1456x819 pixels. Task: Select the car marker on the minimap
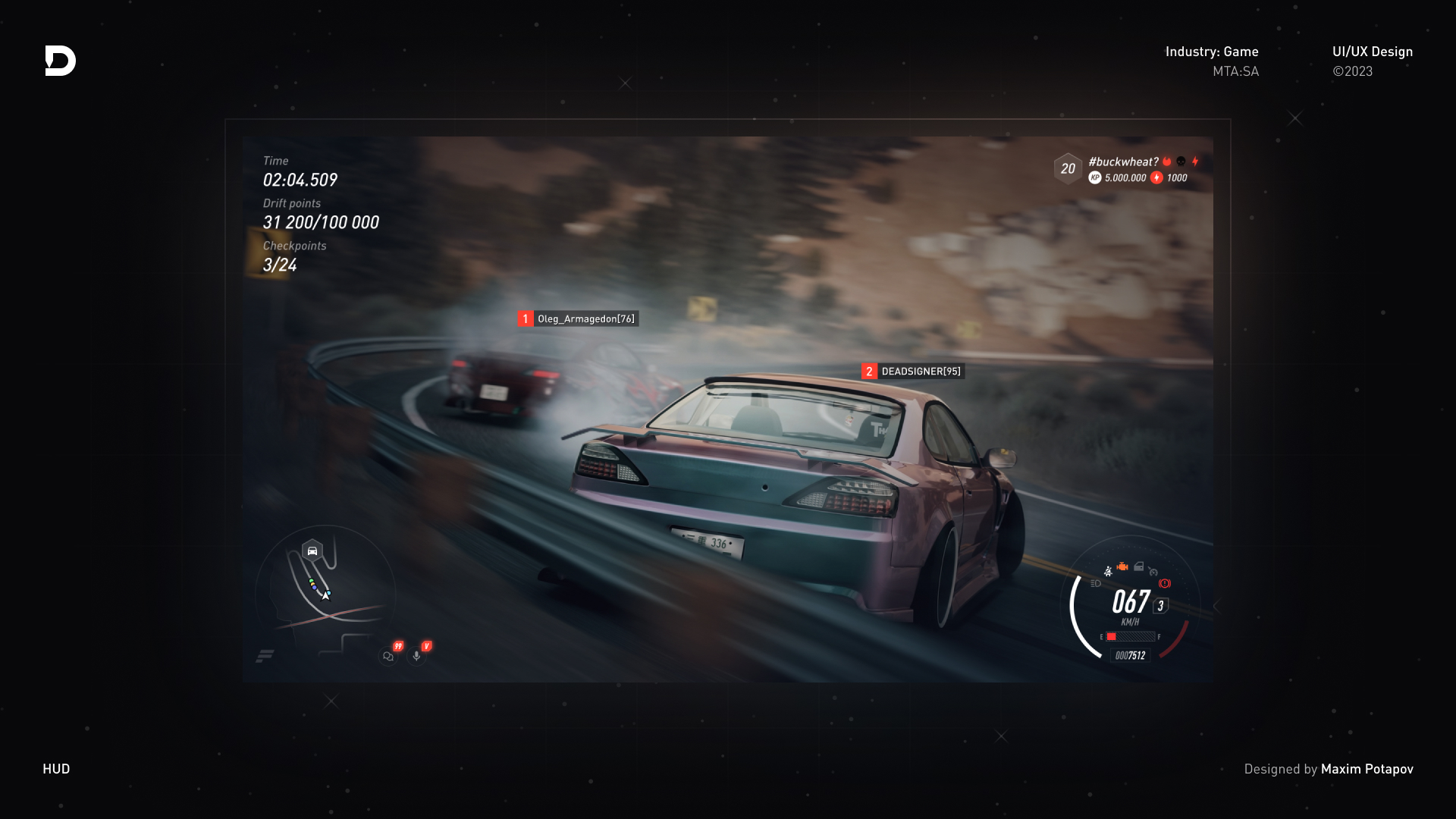(x=312, y=551)
